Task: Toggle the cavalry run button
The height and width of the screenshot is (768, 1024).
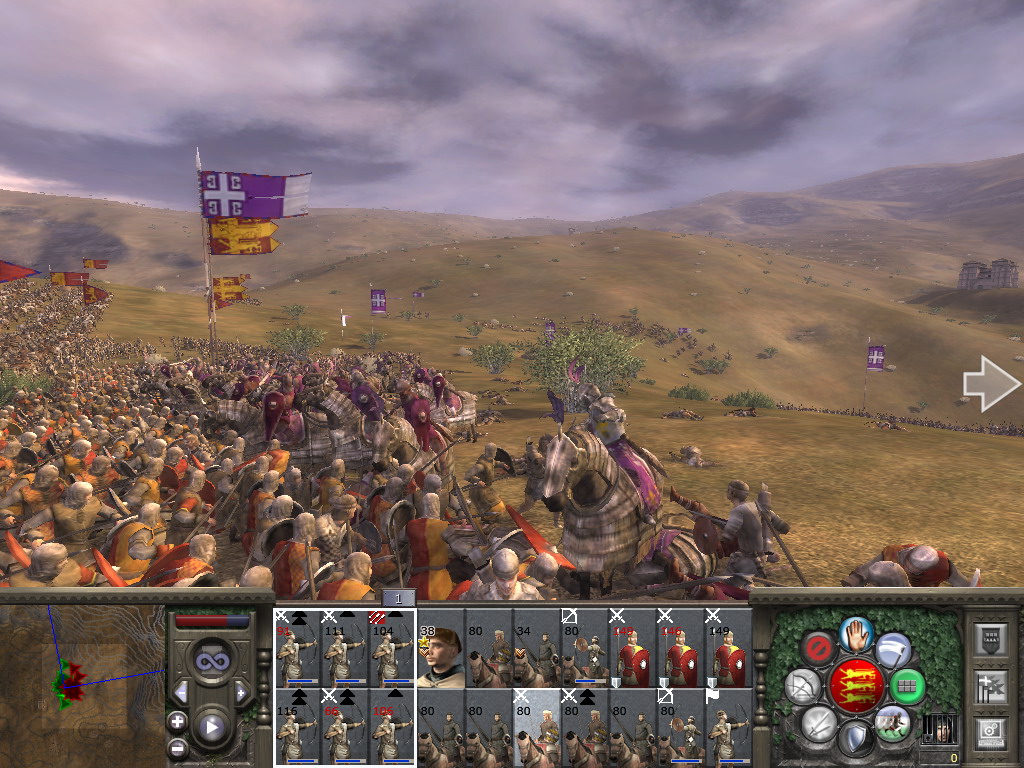Action: tap(892, 723)
